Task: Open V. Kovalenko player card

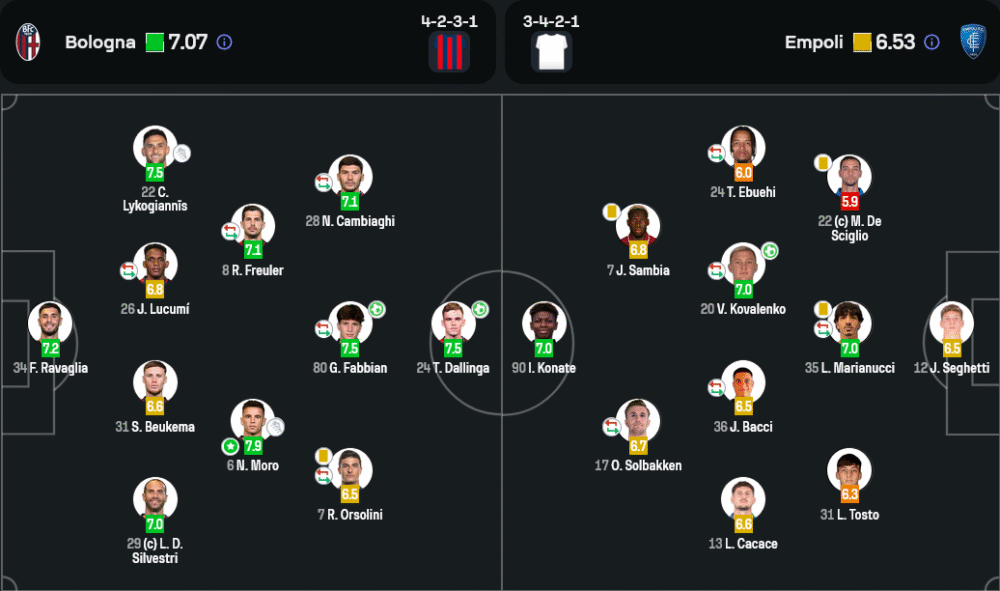Action: 743,265
